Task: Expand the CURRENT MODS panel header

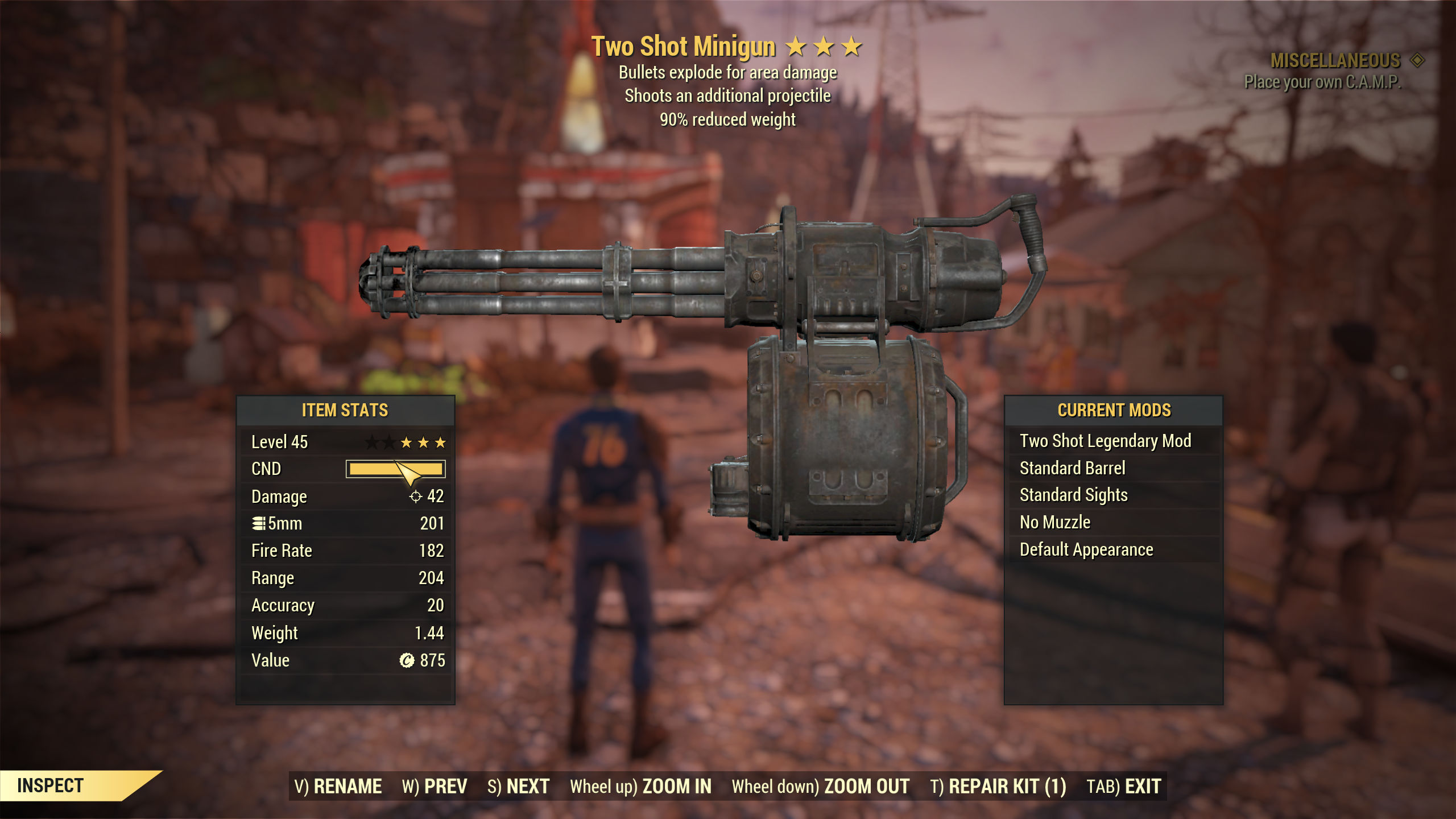Action: tap(1115, 410)
